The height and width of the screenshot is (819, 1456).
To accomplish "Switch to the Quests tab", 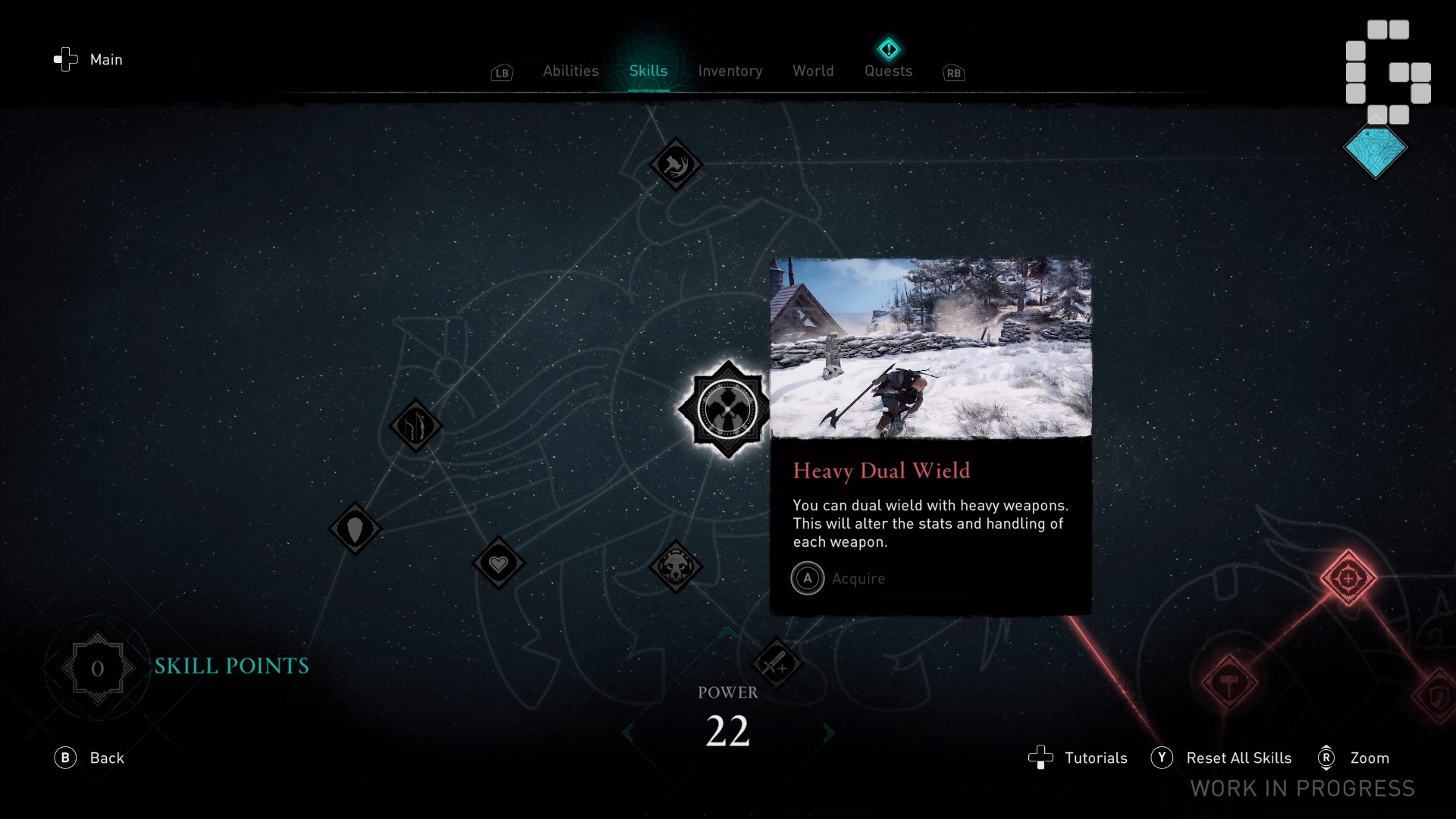I will [x=888, y=71].
